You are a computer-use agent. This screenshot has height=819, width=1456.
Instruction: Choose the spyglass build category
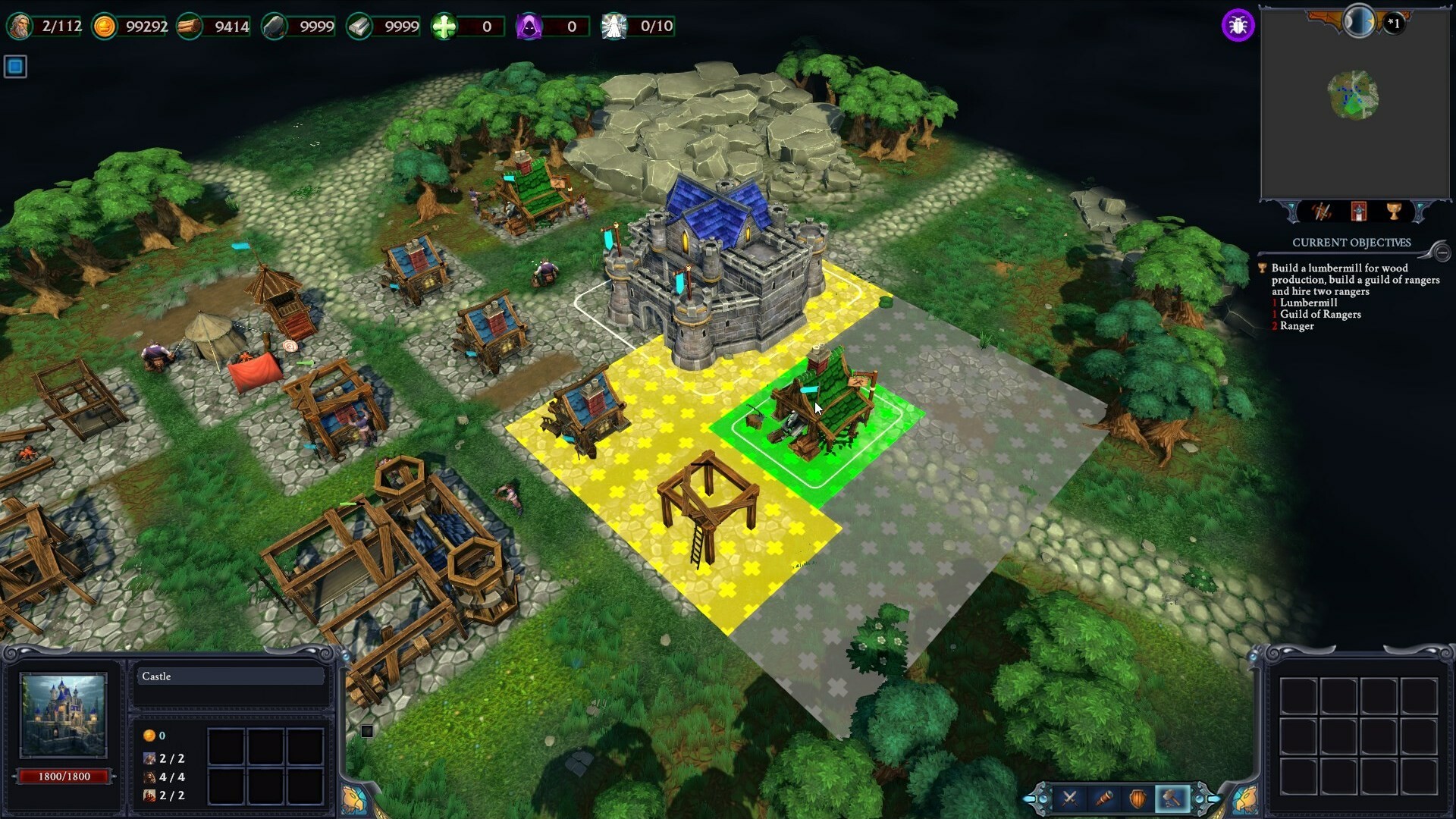point(1104,798)
